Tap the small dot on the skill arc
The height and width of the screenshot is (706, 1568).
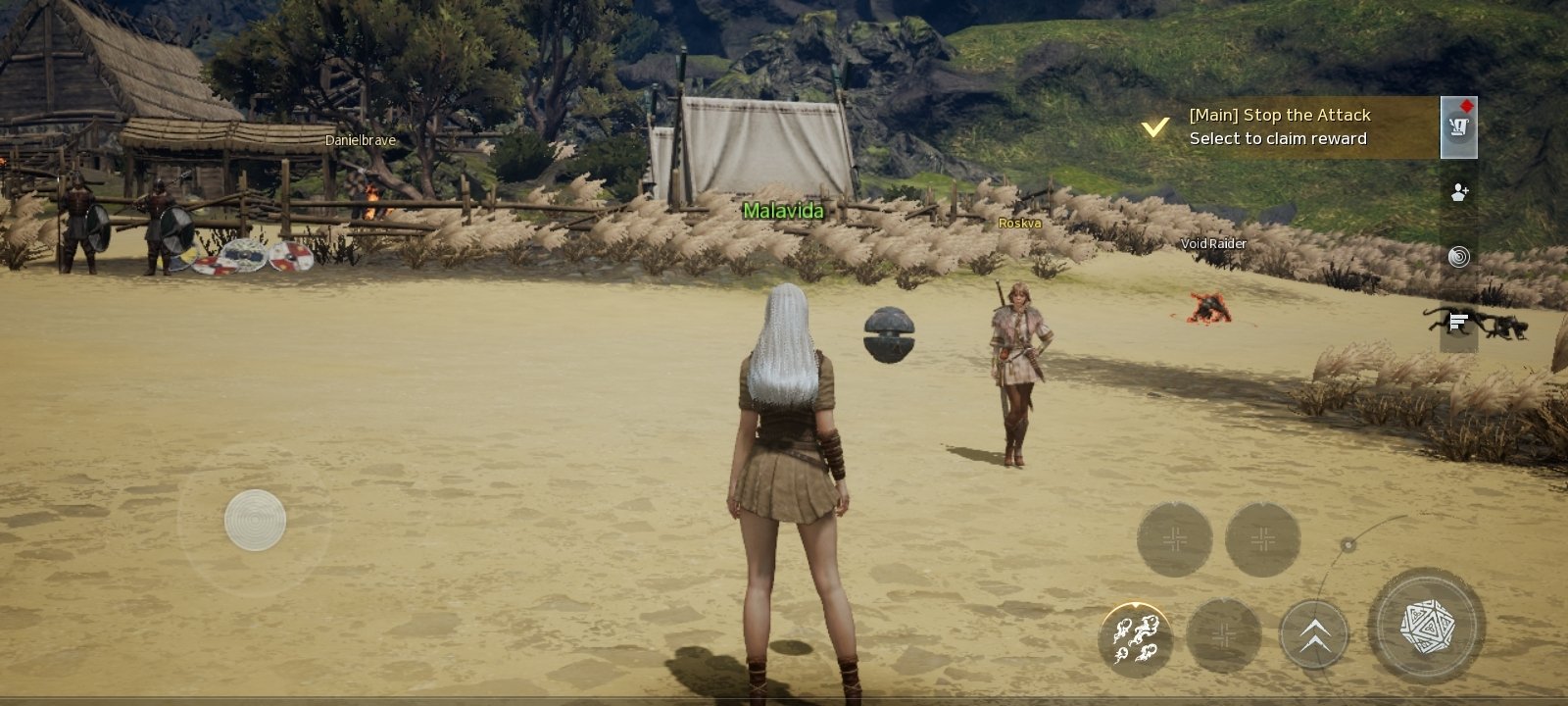click(x=1348, y=545)
